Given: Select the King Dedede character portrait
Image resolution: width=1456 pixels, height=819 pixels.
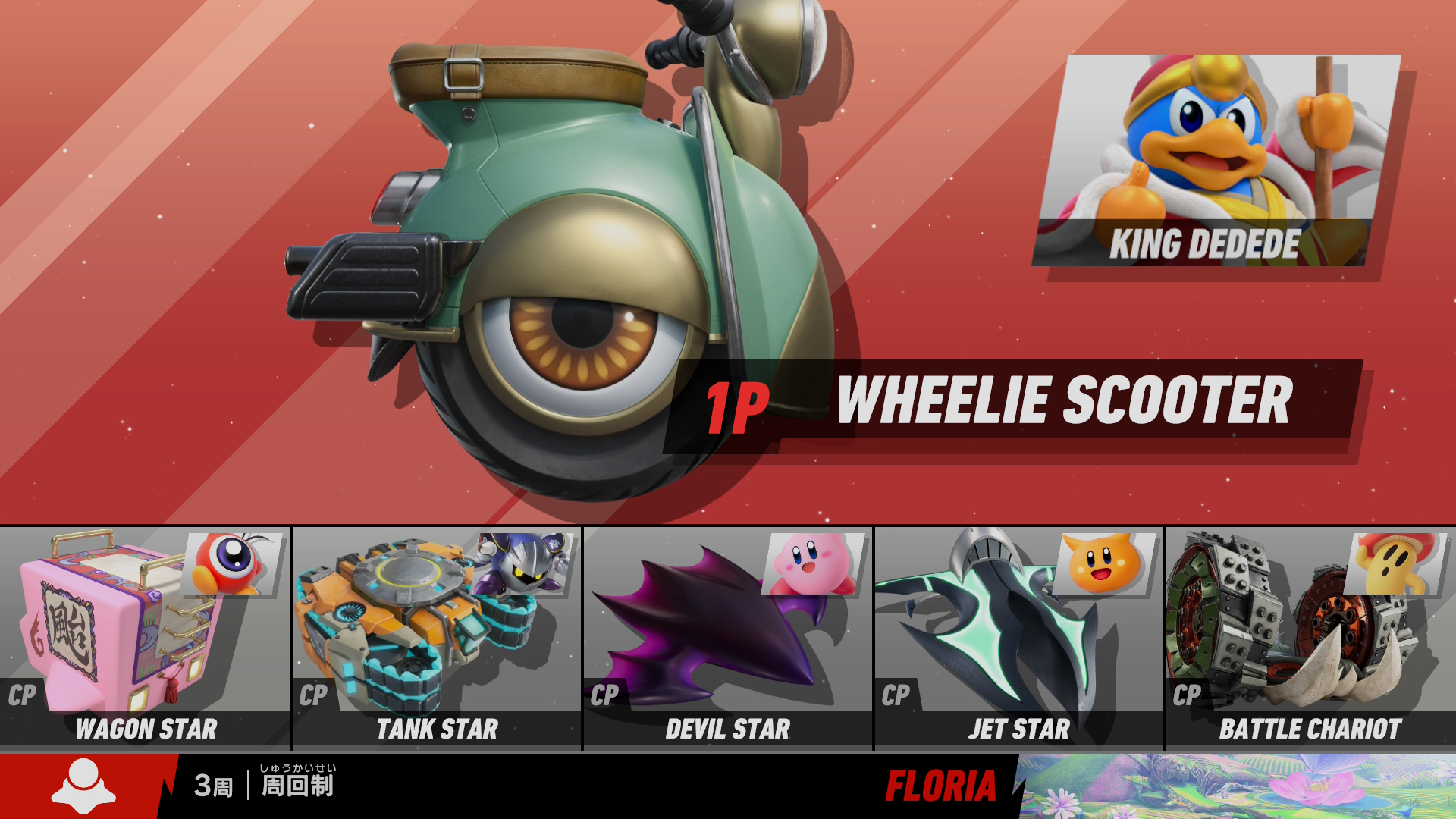Looking at the screenshot, I should [x=1216, y=159].
